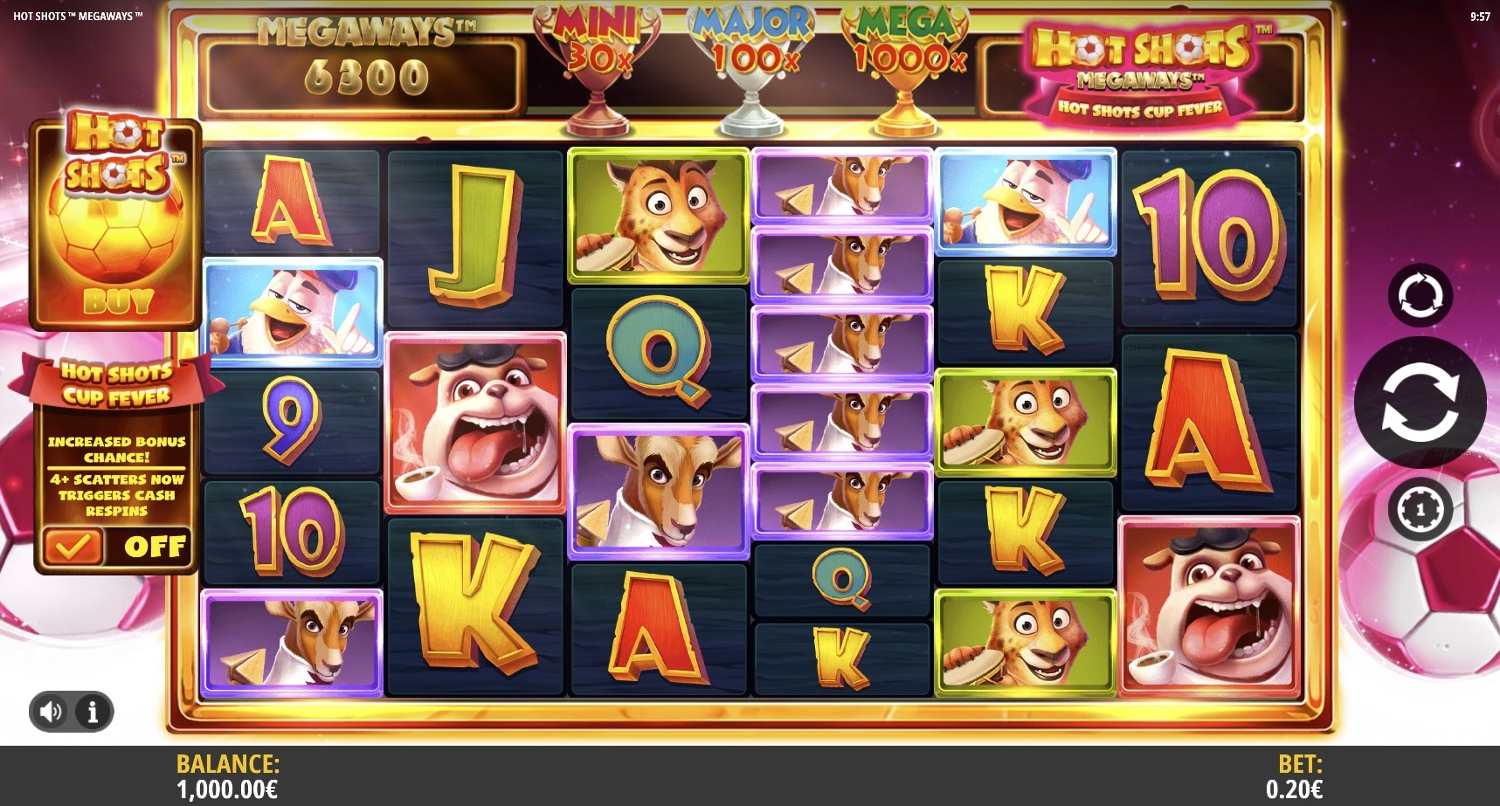Open game info with the i icon
The width and height of the screenshot is (1500, 806).
(x=93, y=712)
